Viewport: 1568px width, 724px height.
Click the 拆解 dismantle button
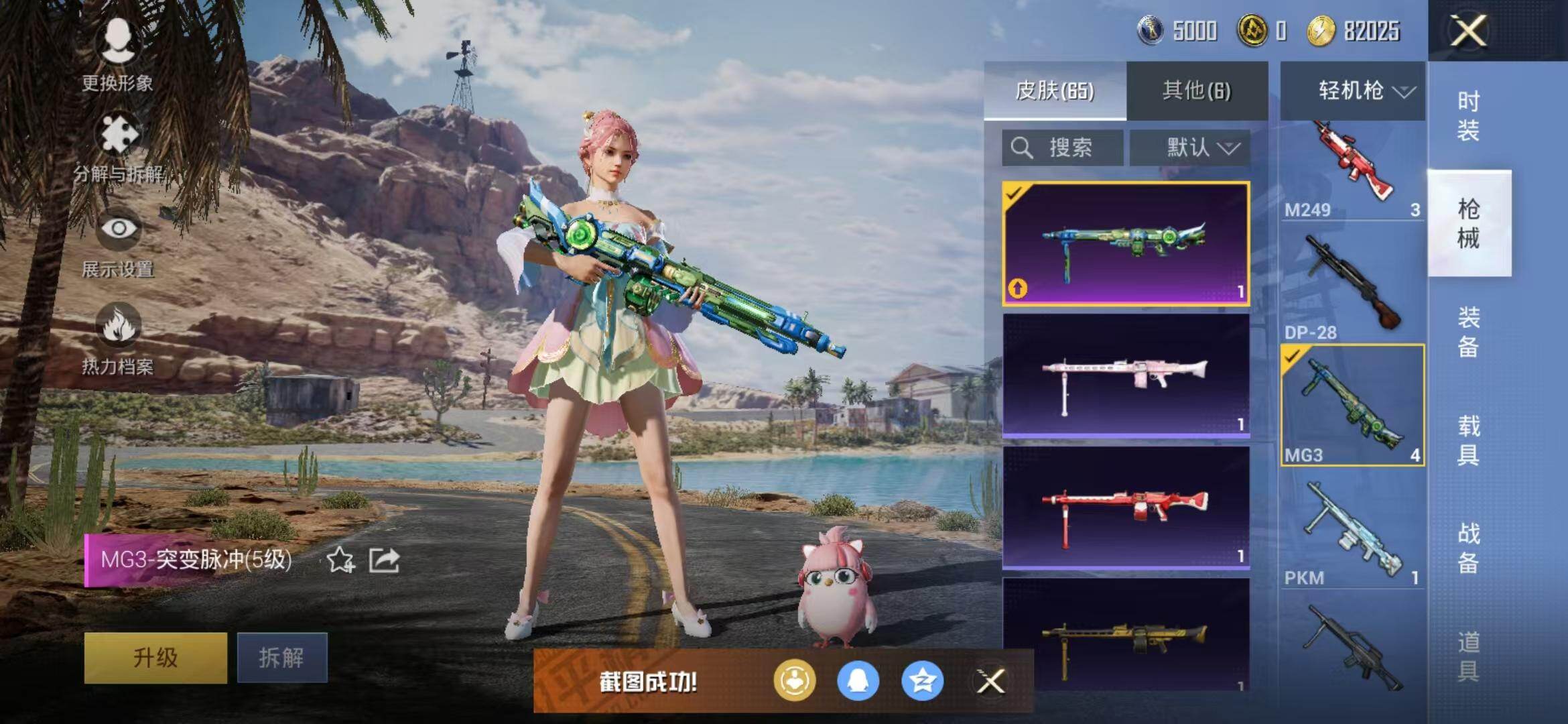282,658
